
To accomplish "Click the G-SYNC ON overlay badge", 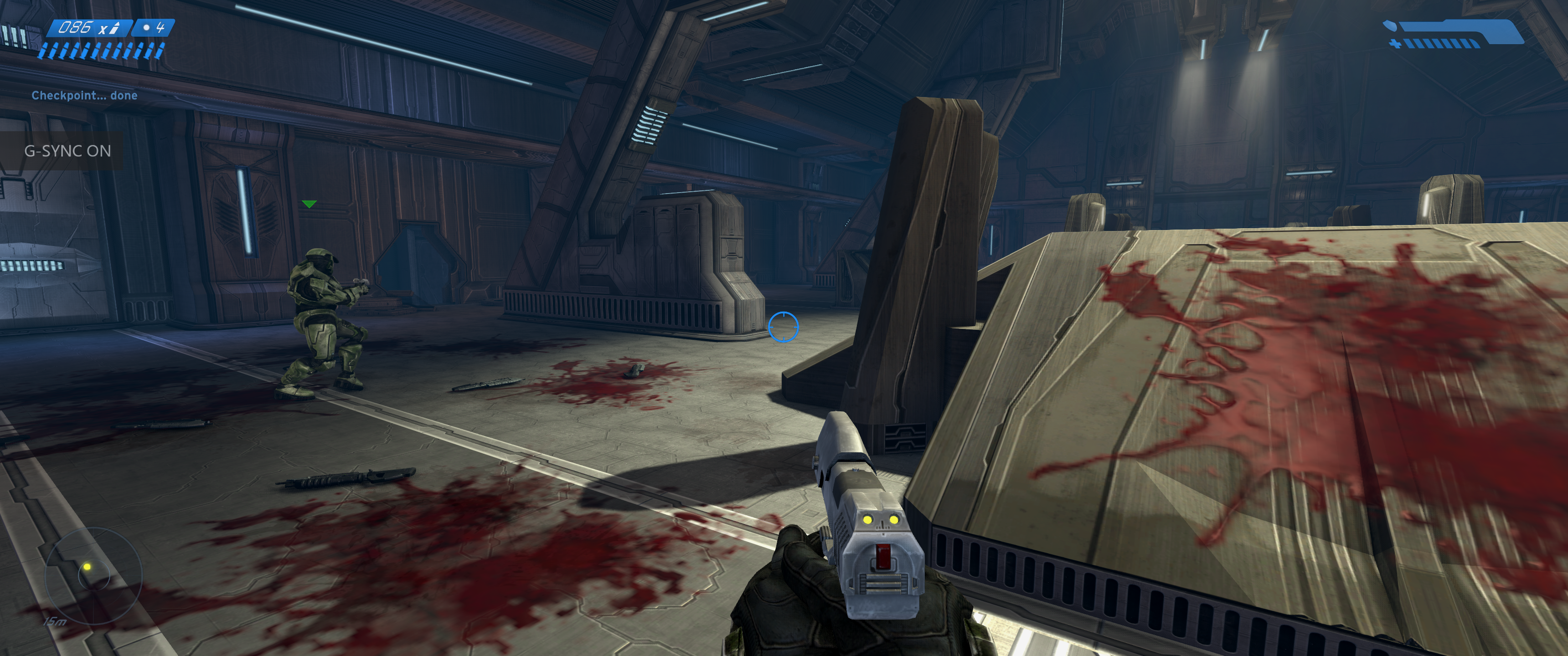I will tap(67, 151).
